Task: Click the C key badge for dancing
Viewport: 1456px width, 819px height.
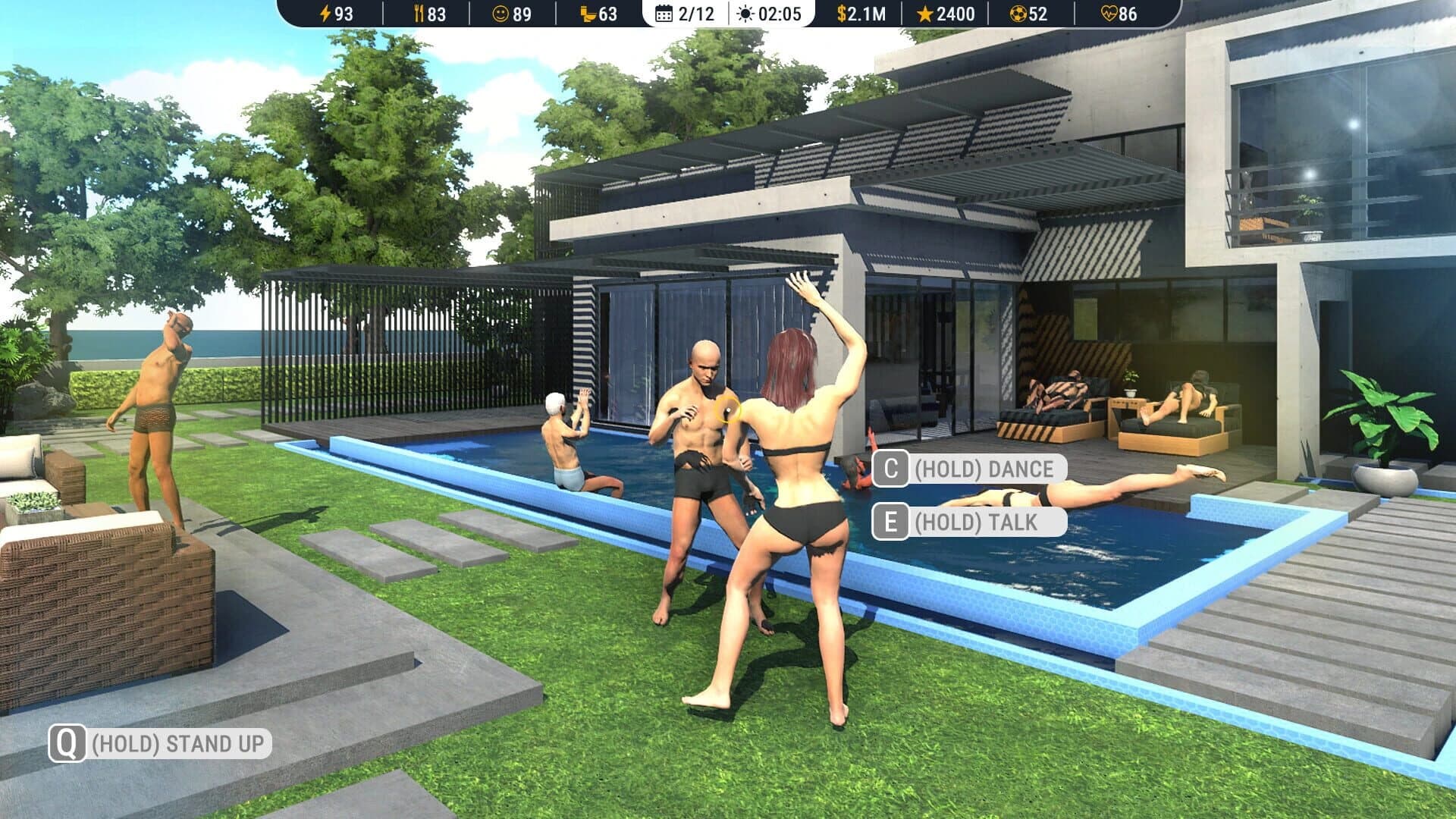Action: pyautogui.click(x=891, y=468)
